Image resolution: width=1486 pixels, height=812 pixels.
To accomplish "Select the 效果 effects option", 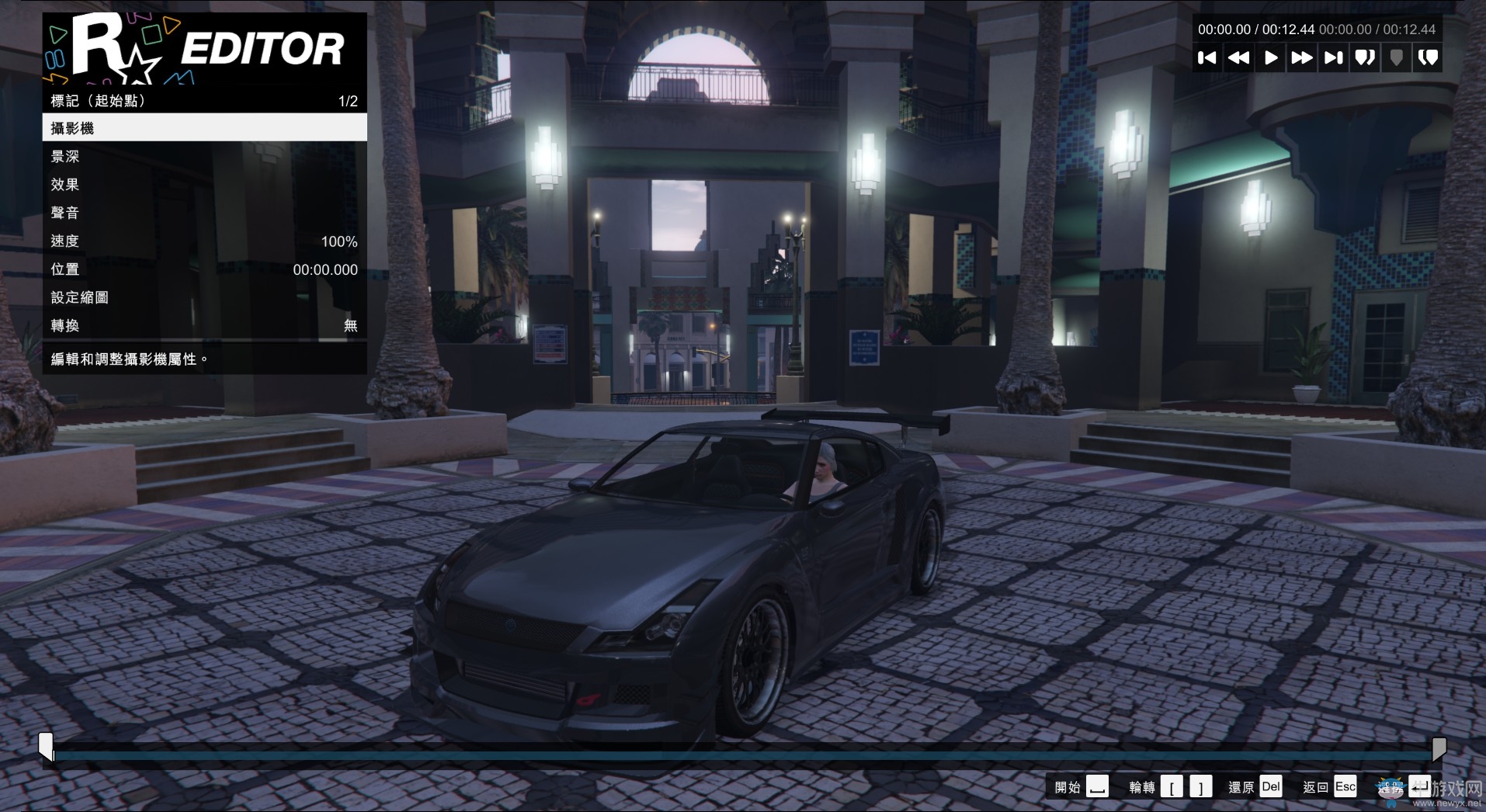I will 203,185.
